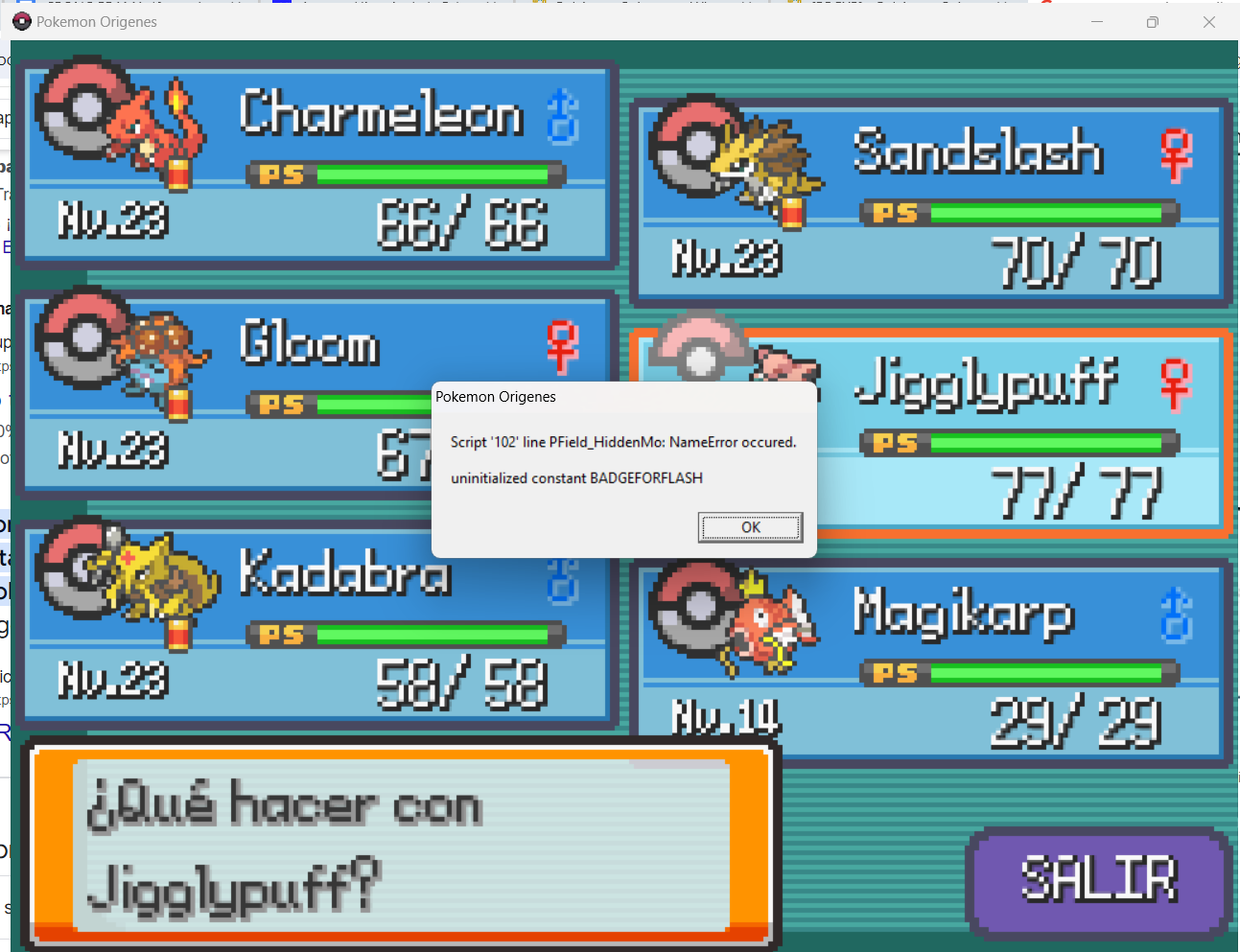Click the Pokemon Origenes title bar icon
This screenshot has height=952, width=1240.
coord(21,21)
